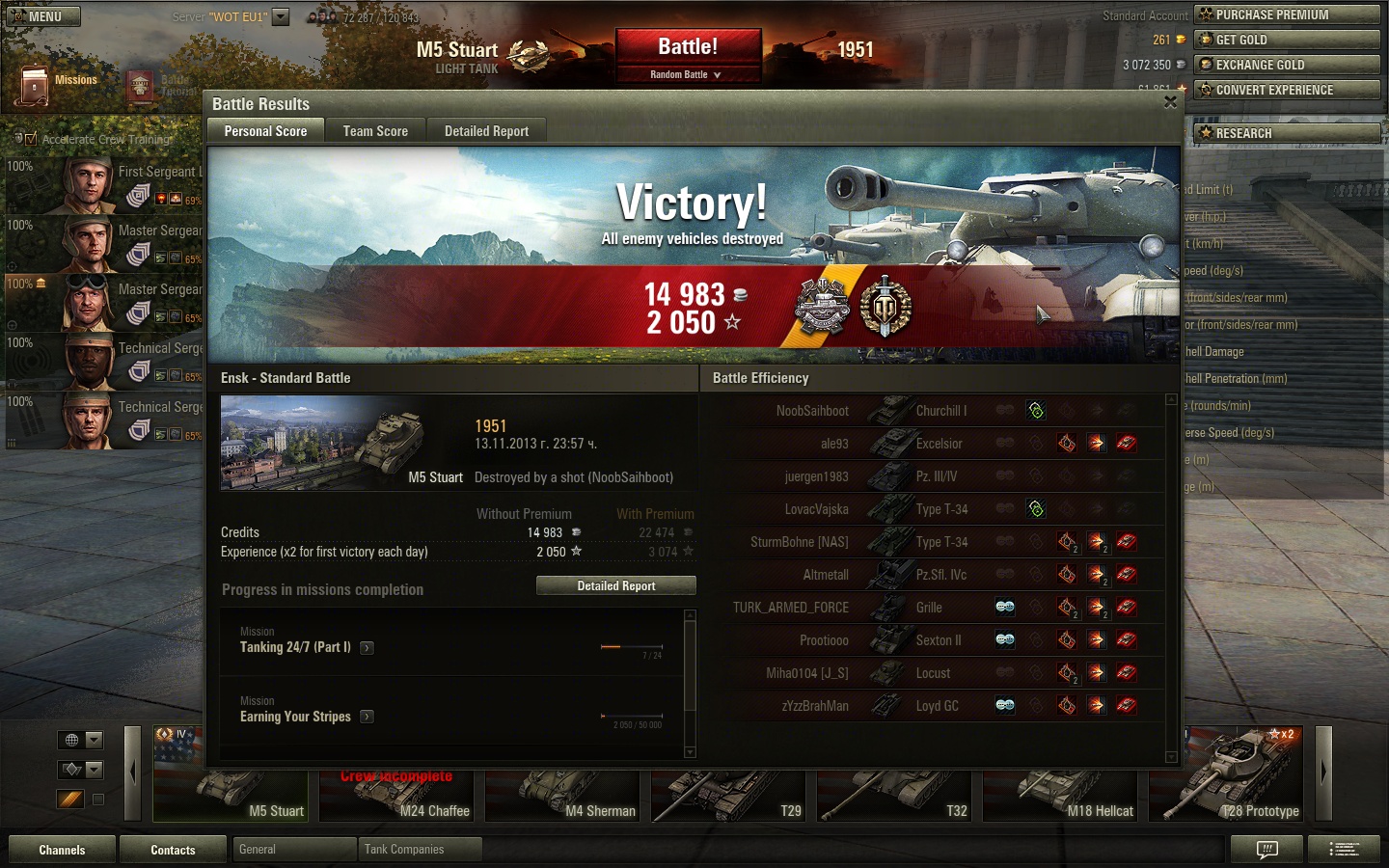Select the Personal Score tab
The height and width of the screenshot is (868, 1389).
[265, 131]
